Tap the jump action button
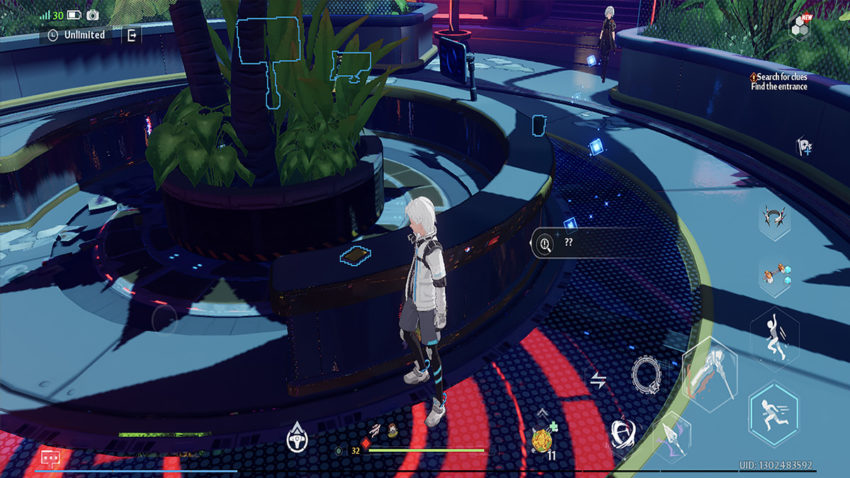850x478 pixels. 773,336
